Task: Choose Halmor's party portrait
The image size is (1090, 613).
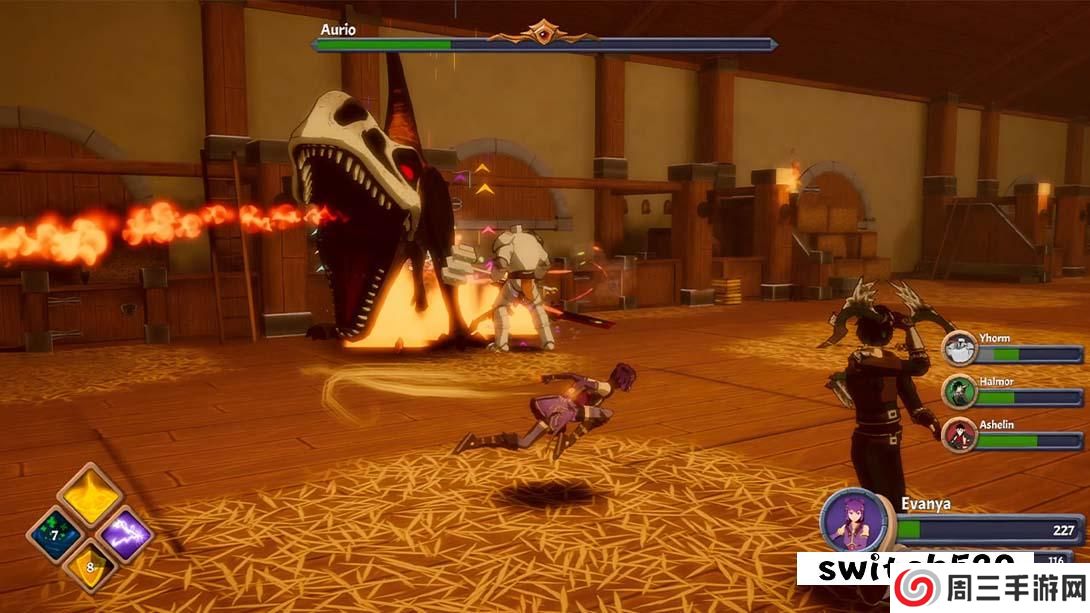Action: pos(960,392)
